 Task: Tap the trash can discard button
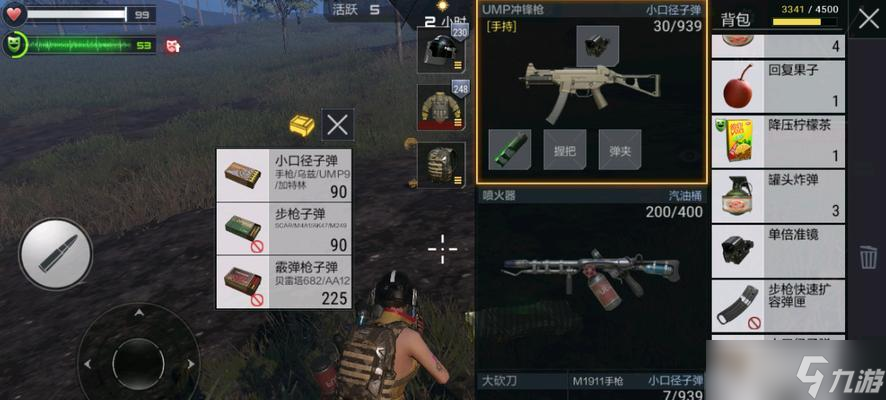click(867, 258)
